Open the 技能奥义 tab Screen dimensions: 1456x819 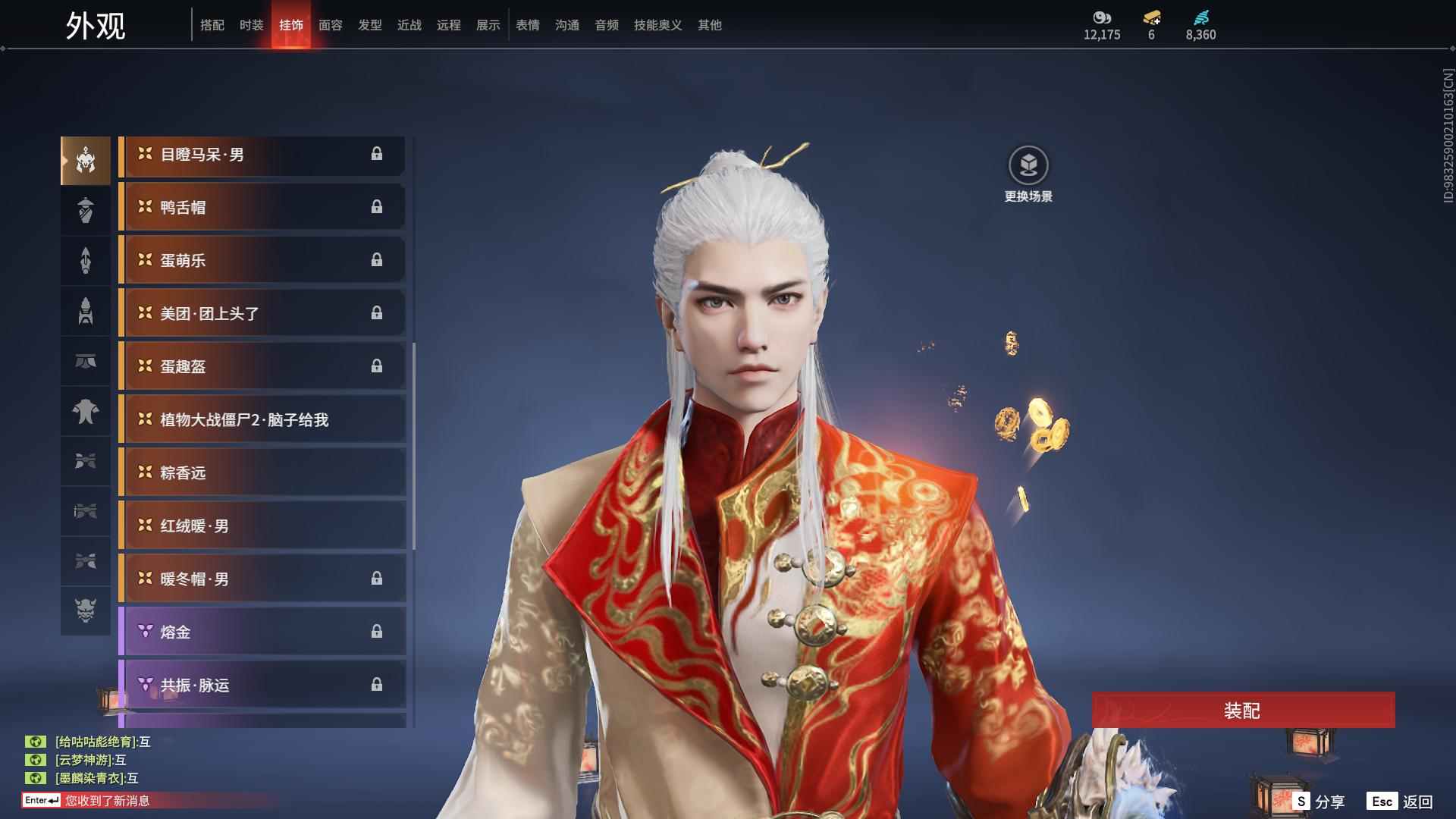click(657, 25)
